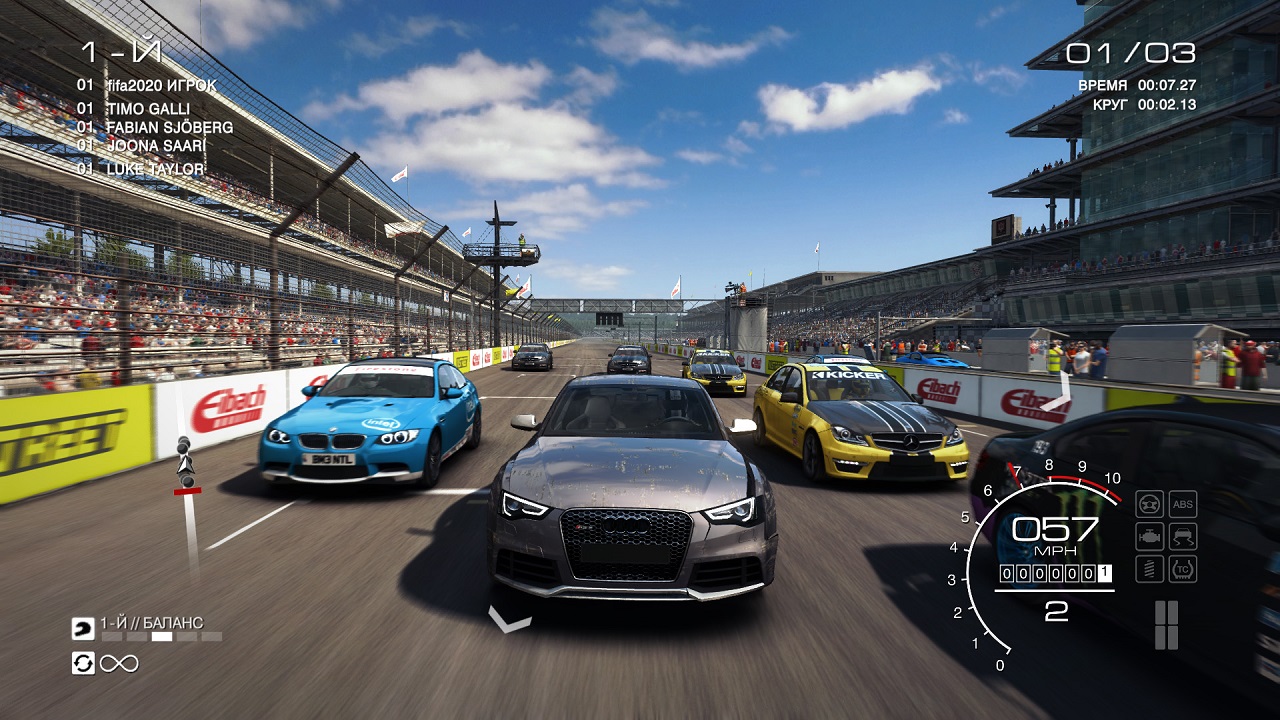
Task: Click the teammate helmet icon
Action: coord(82,629)
